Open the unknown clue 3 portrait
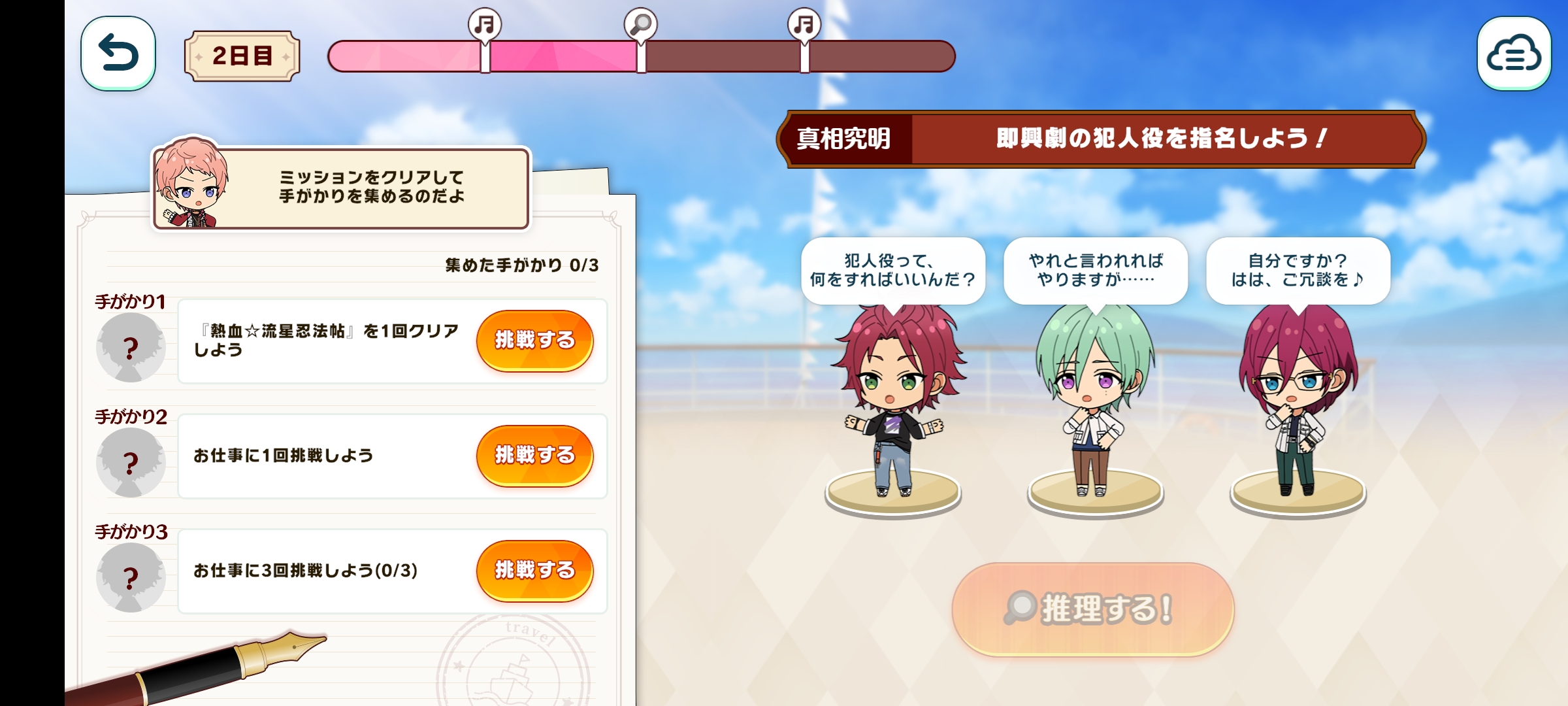The image size is (1568, 706). (x=131, y=577)
